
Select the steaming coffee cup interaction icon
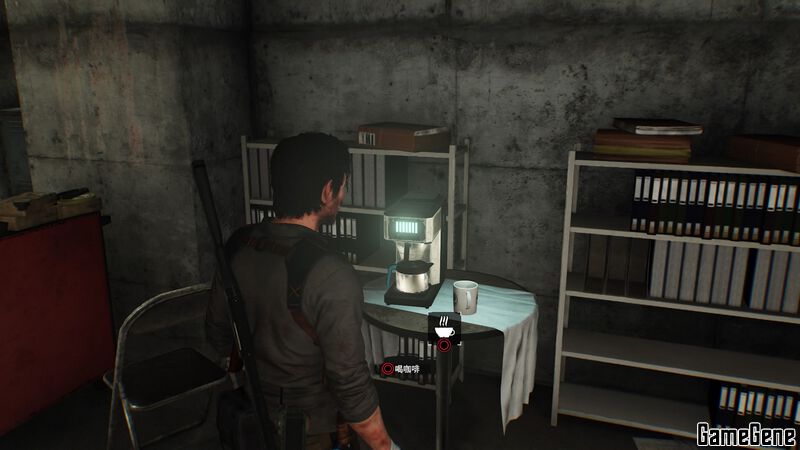click(x=443, y=327)
